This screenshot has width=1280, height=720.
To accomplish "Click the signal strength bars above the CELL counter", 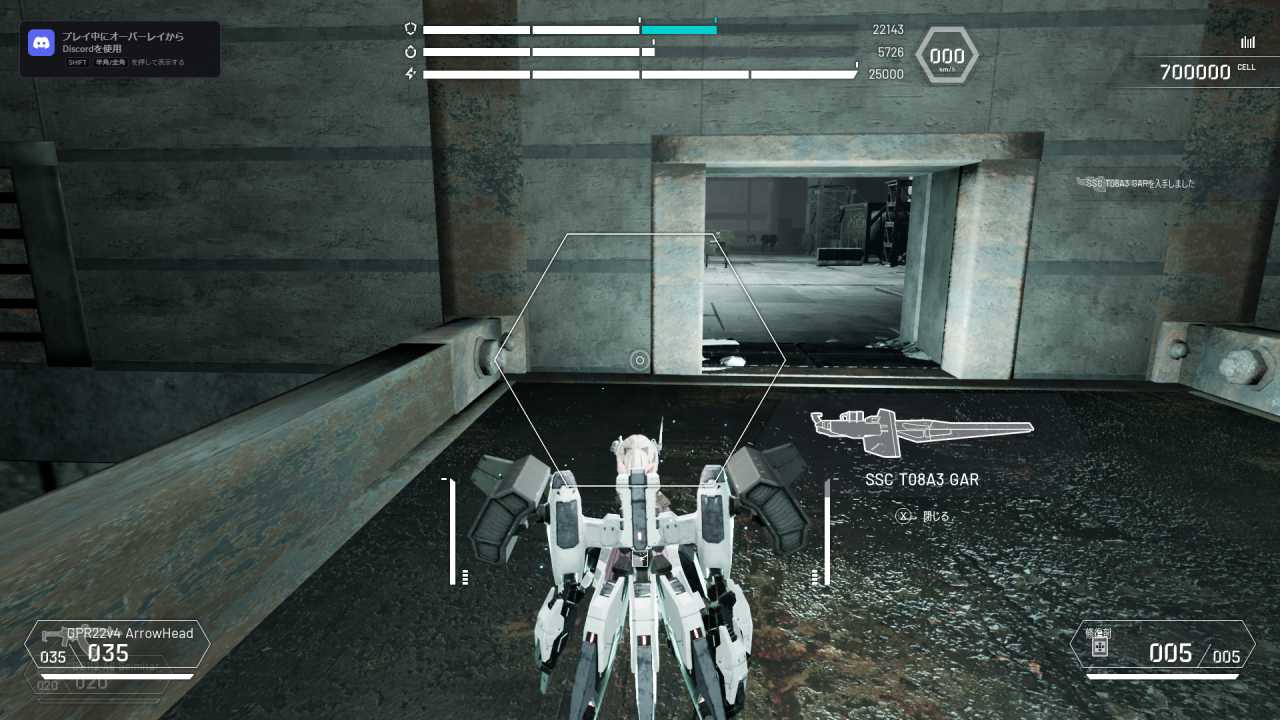I will (x=1247, y=42).
